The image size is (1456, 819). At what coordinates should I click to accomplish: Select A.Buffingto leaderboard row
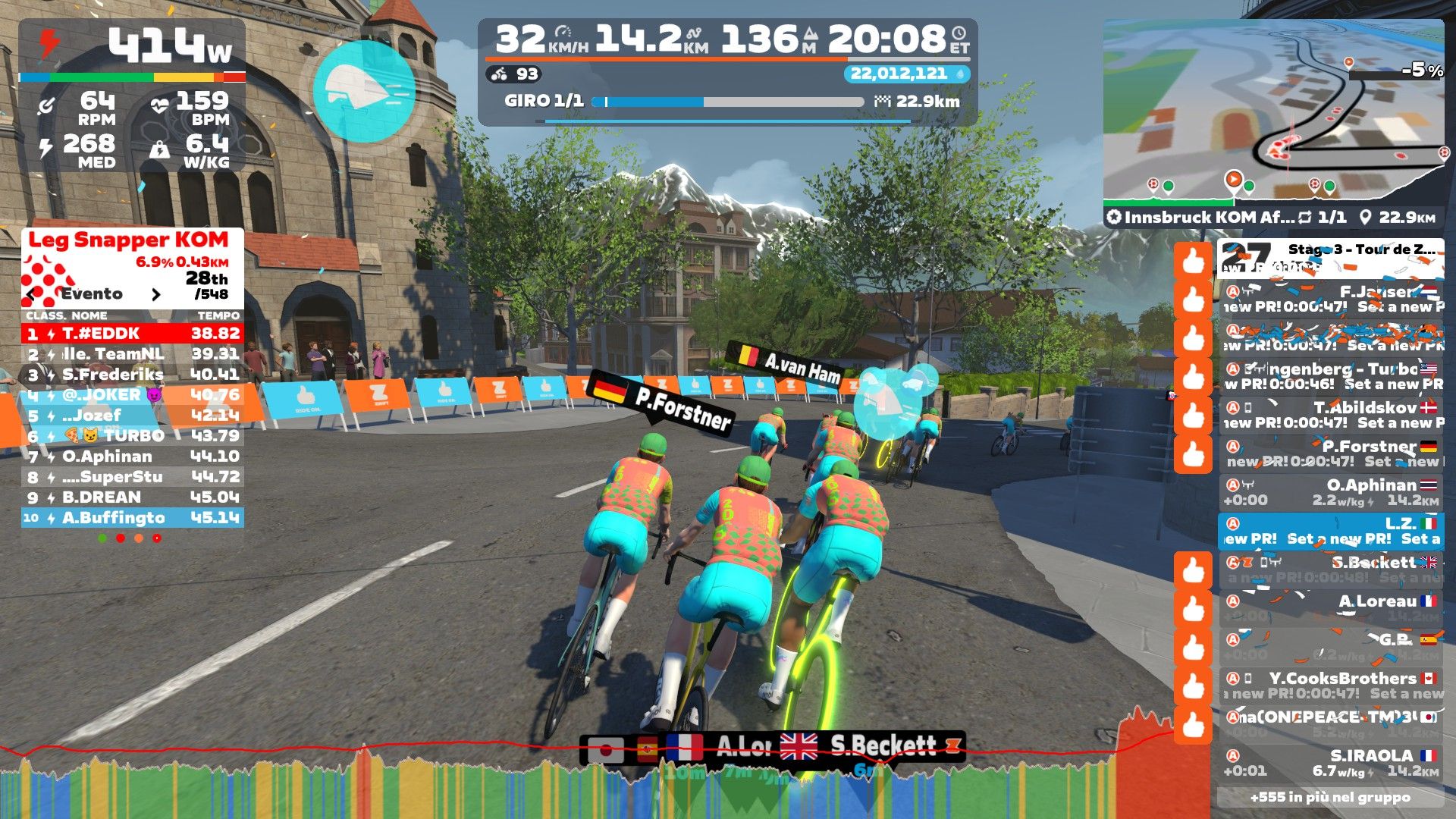pyautogui.click(x=133, y=518)
